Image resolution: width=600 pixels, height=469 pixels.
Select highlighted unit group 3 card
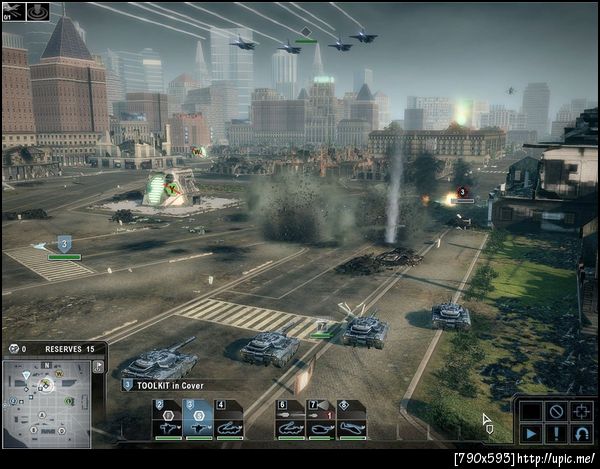(198, 420)
